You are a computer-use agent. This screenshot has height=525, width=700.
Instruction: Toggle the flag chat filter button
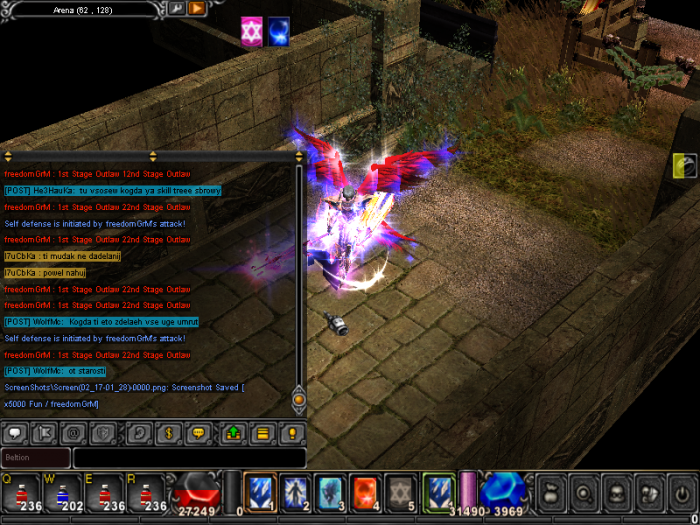click(44, 434)
